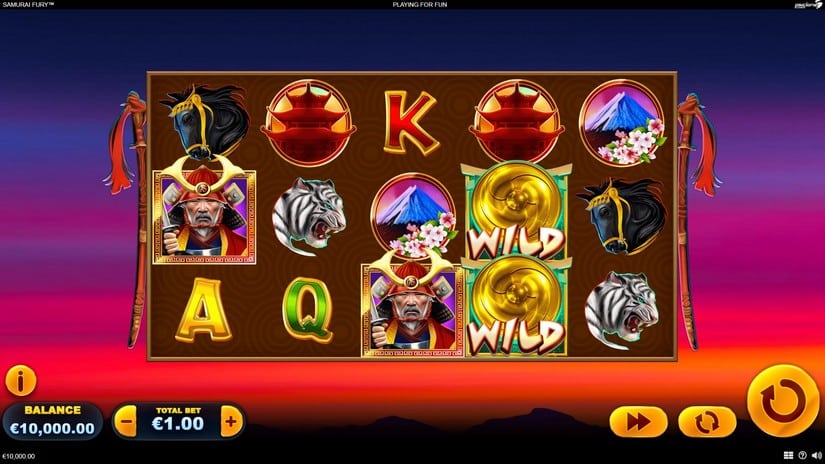Toggle sound with the speaker icon
The width and height of the screenshot is (825, 464).
(815, 456)
